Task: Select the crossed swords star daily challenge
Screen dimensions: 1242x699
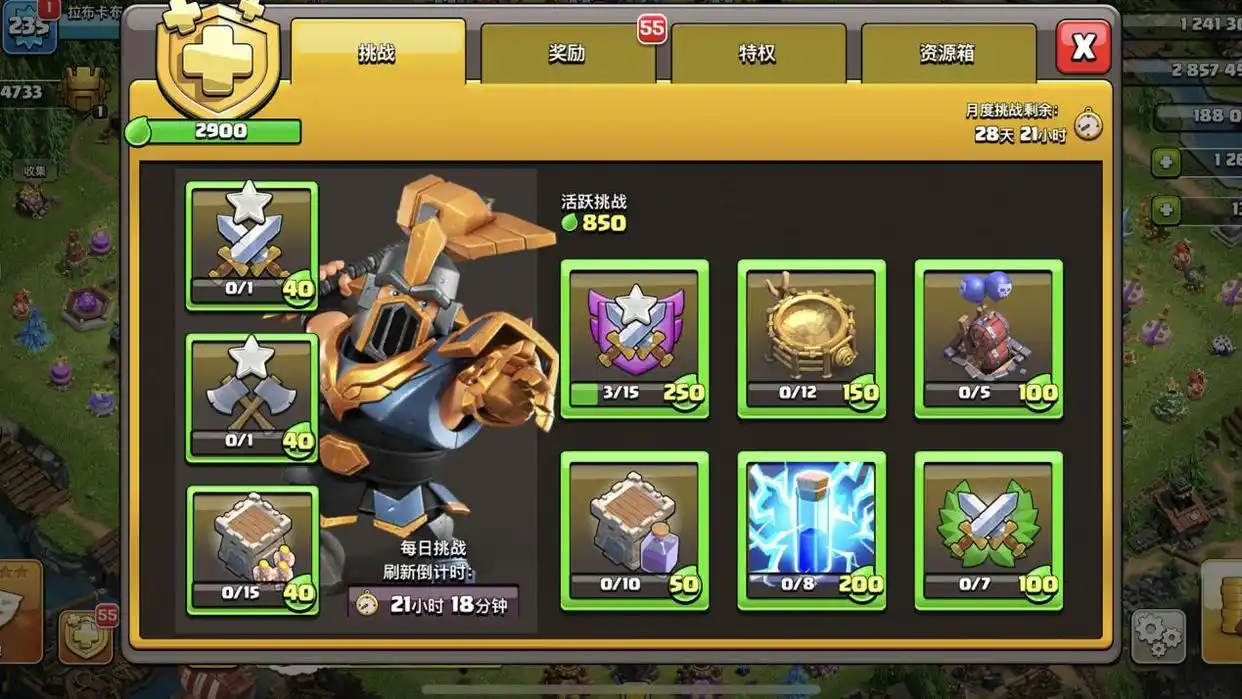Action: click(x=252, y=246)
